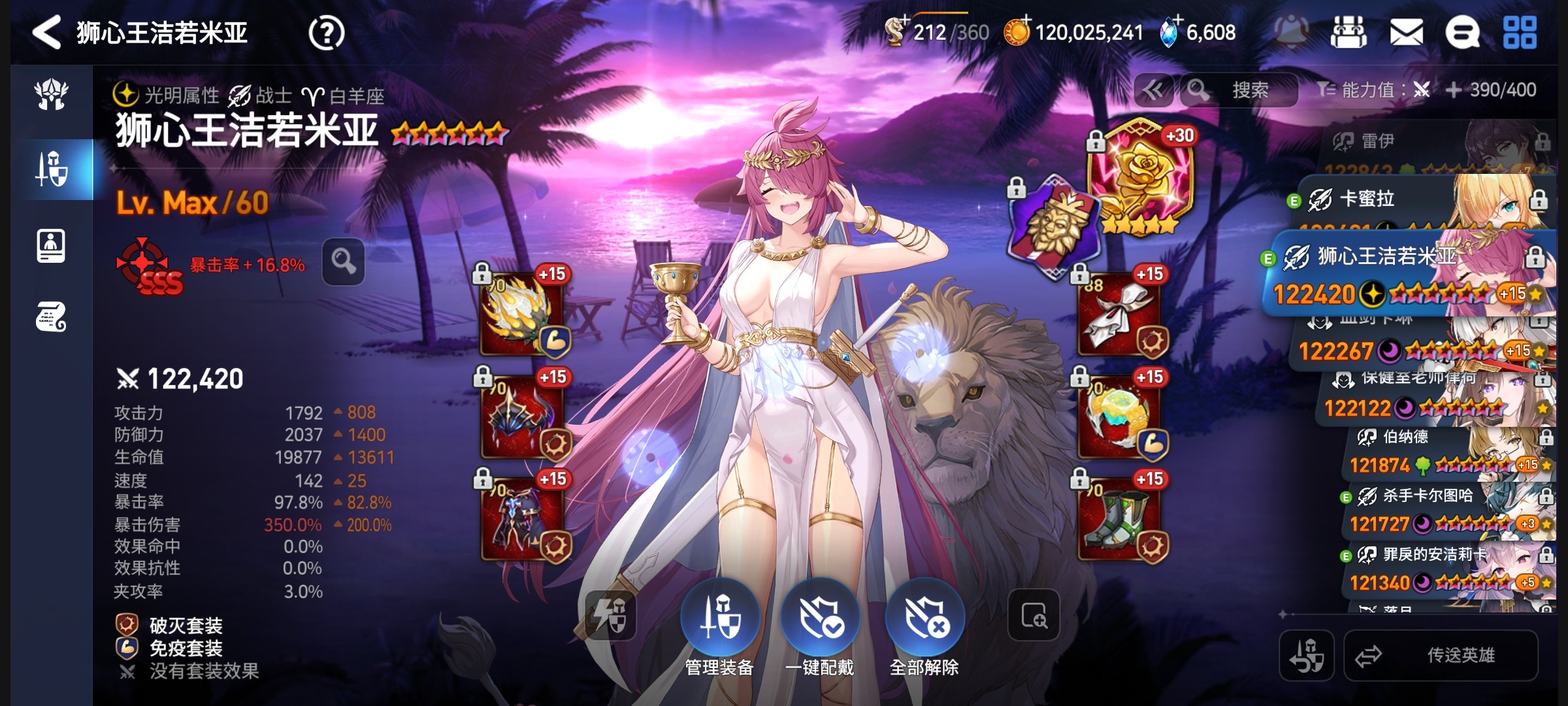This screenshot has width=1568, height=706.
Task: Inspect the golden rose artifact slot
Action: pyautogui.click(x=1140, y=176)
